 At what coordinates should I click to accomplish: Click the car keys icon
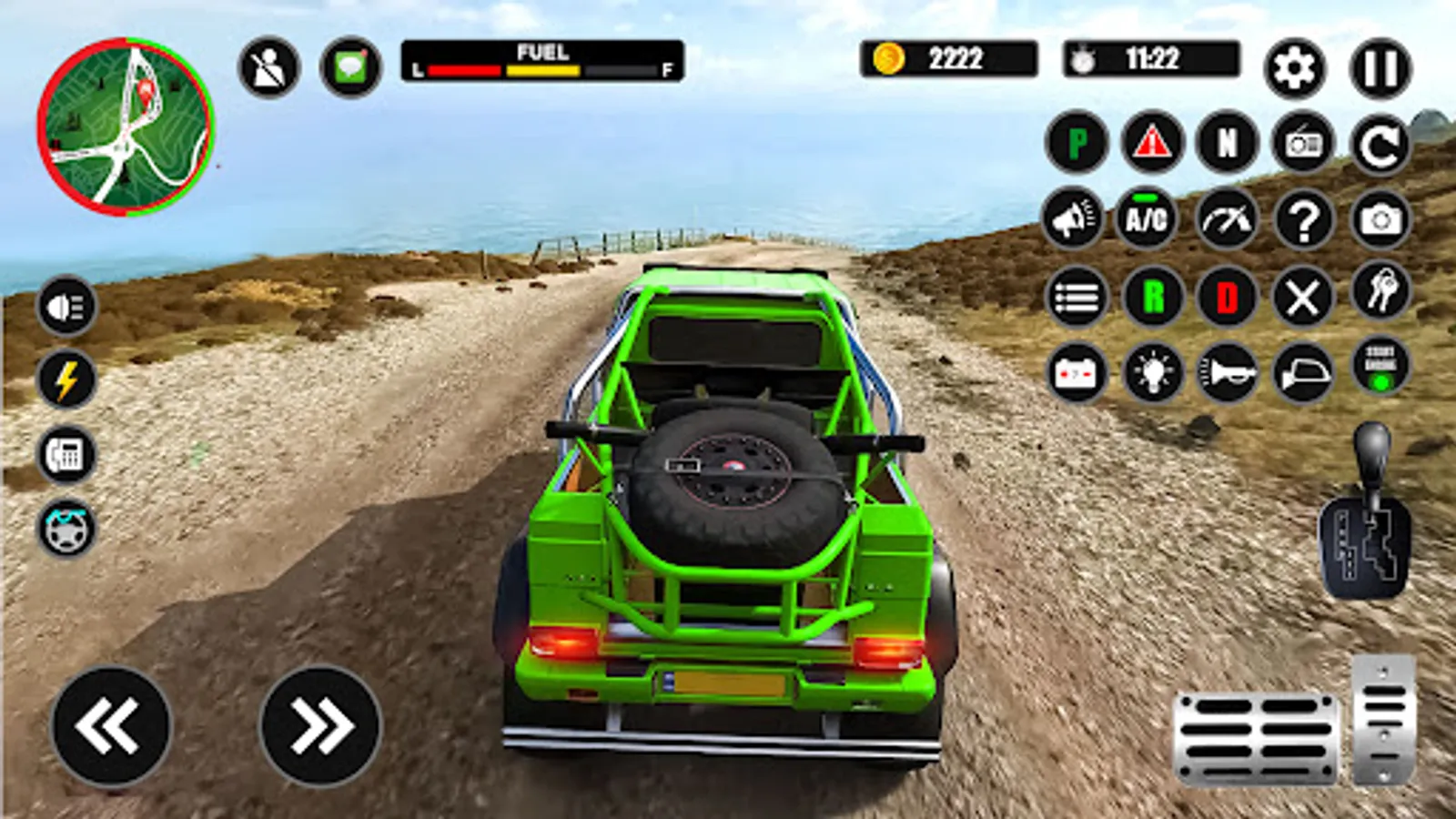[1380, 291]
